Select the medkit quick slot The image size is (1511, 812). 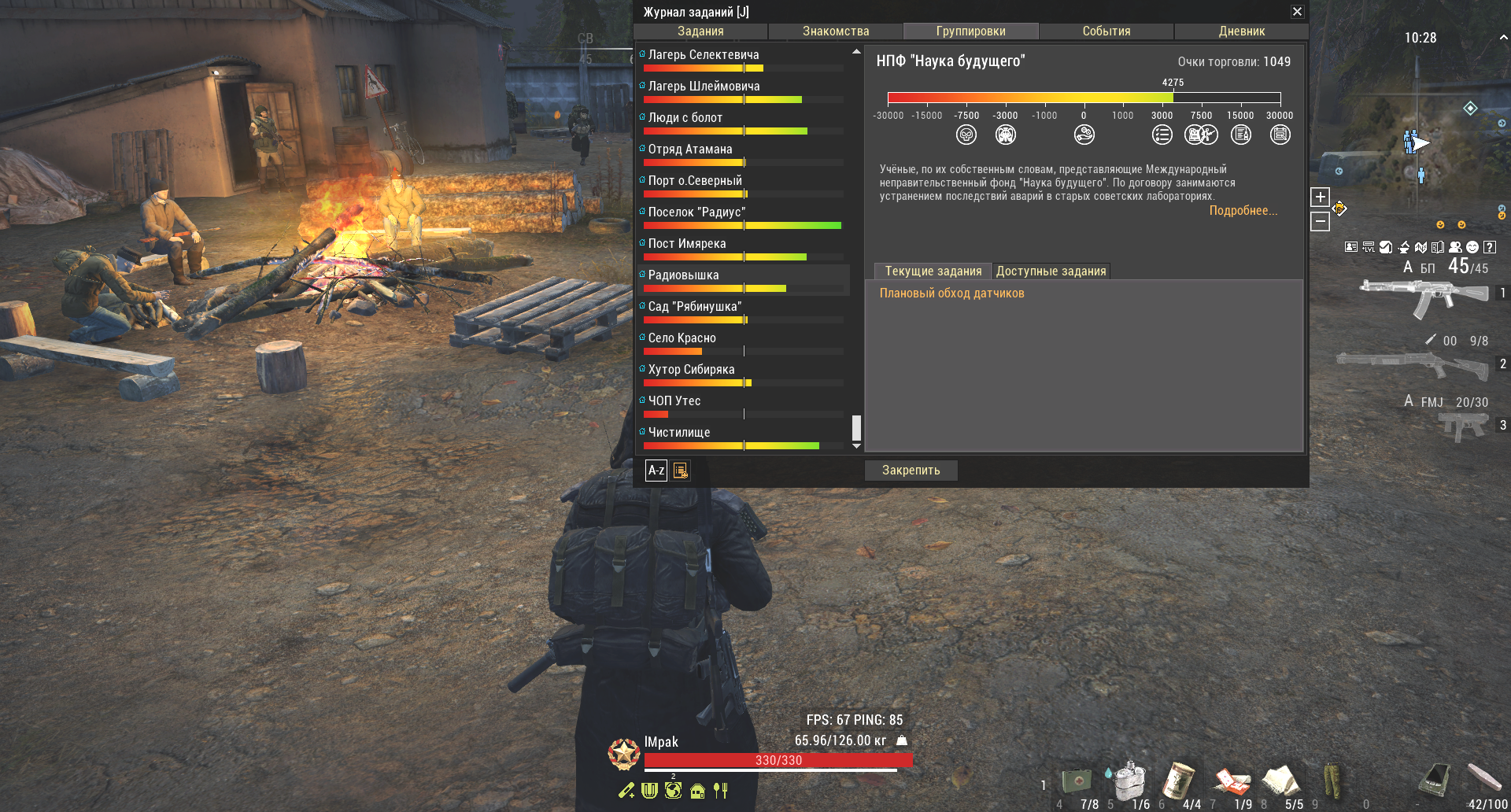(1077, 781)
